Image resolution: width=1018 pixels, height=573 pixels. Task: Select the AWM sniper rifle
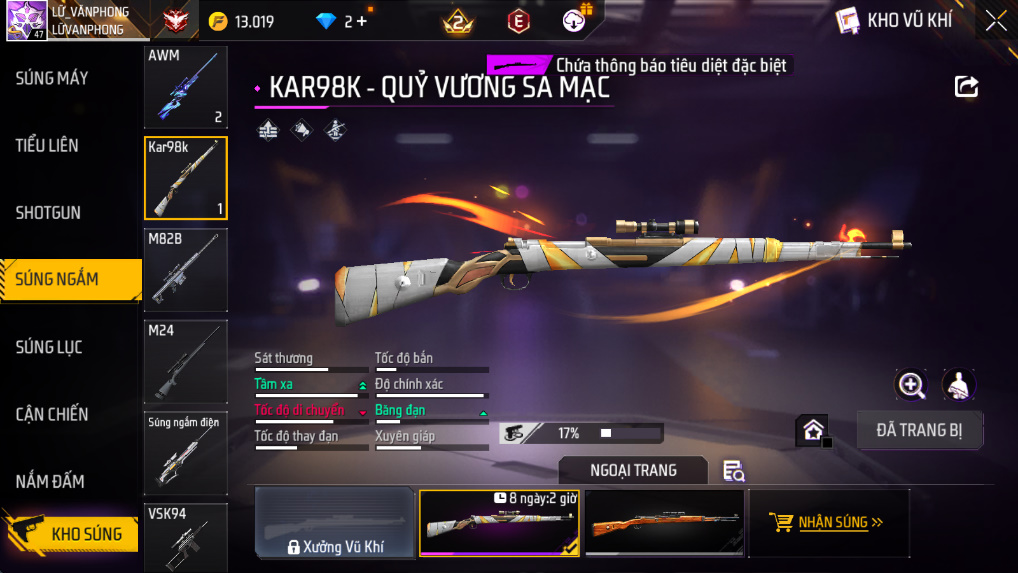tap(185, 87)
